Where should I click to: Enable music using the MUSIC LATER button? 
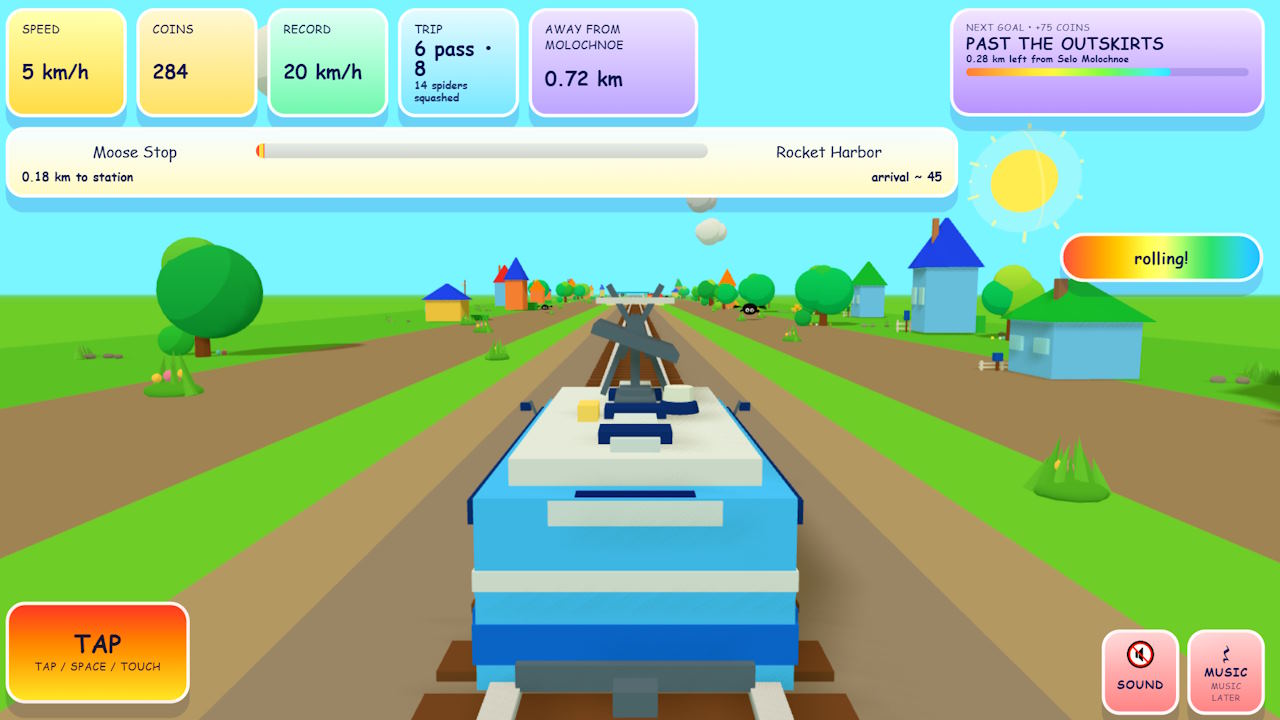[x=1226, y=672]
